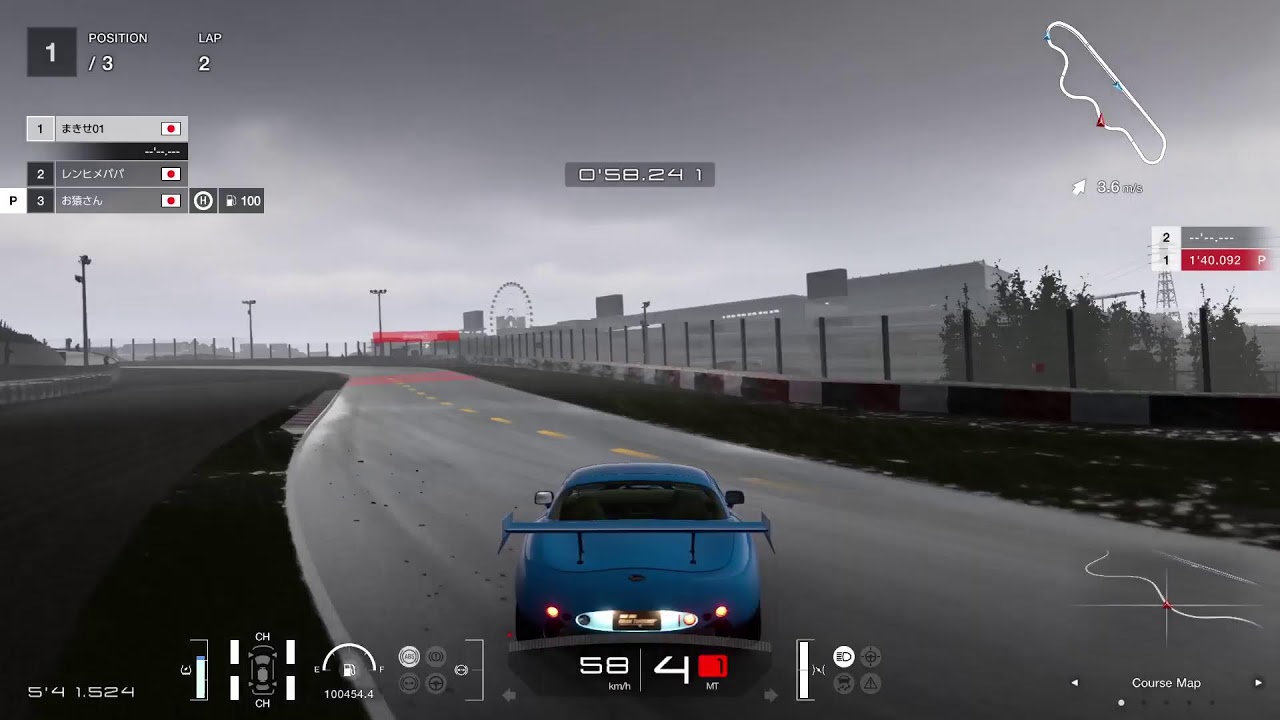Viewport: 1280px width, 720px height.
Task: Select player まきせ01 in the standings
Action: click(x=107, y=129)
